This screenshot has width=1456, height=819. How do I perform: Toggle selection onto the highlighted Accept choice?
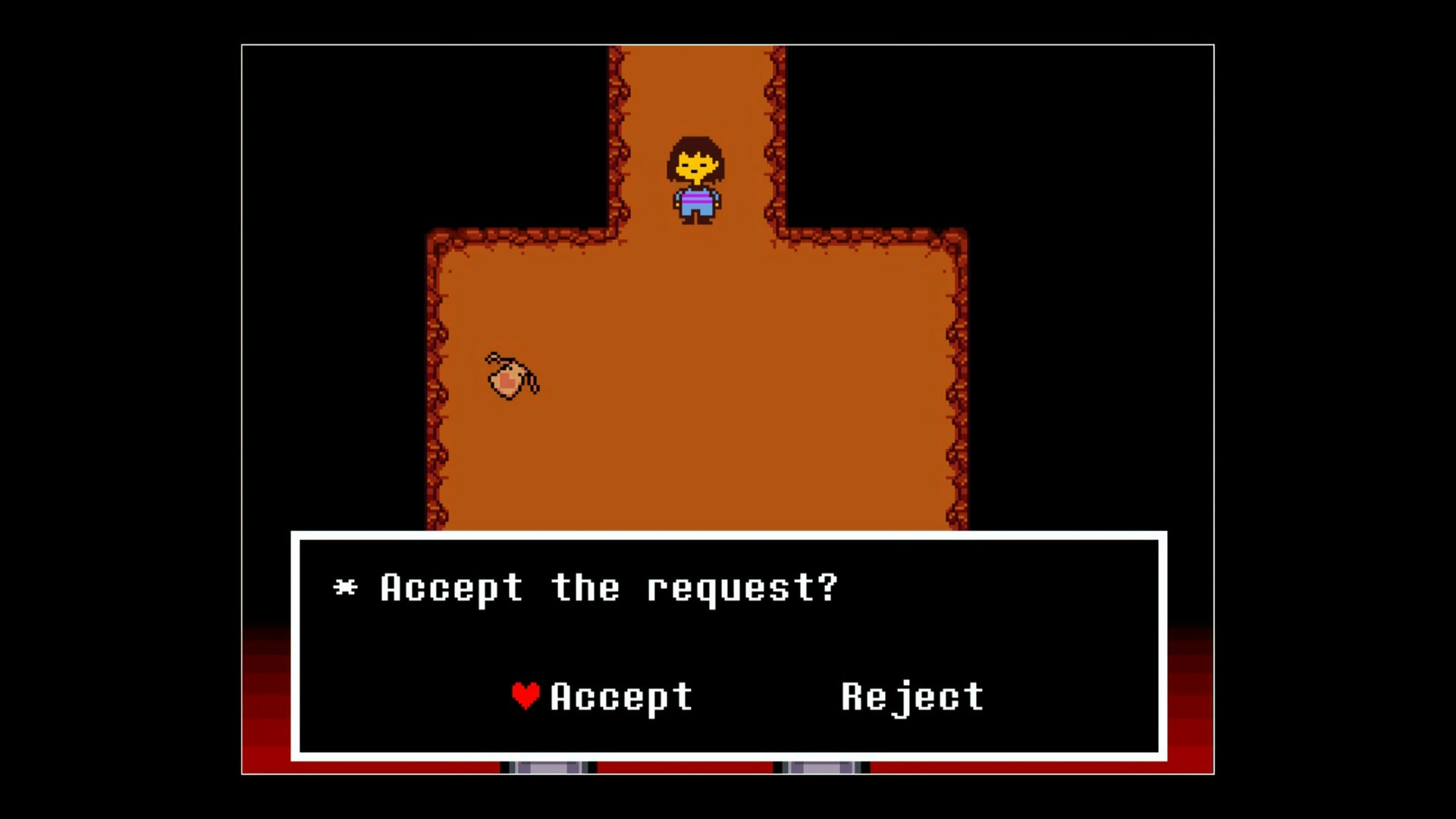[620, 695]
